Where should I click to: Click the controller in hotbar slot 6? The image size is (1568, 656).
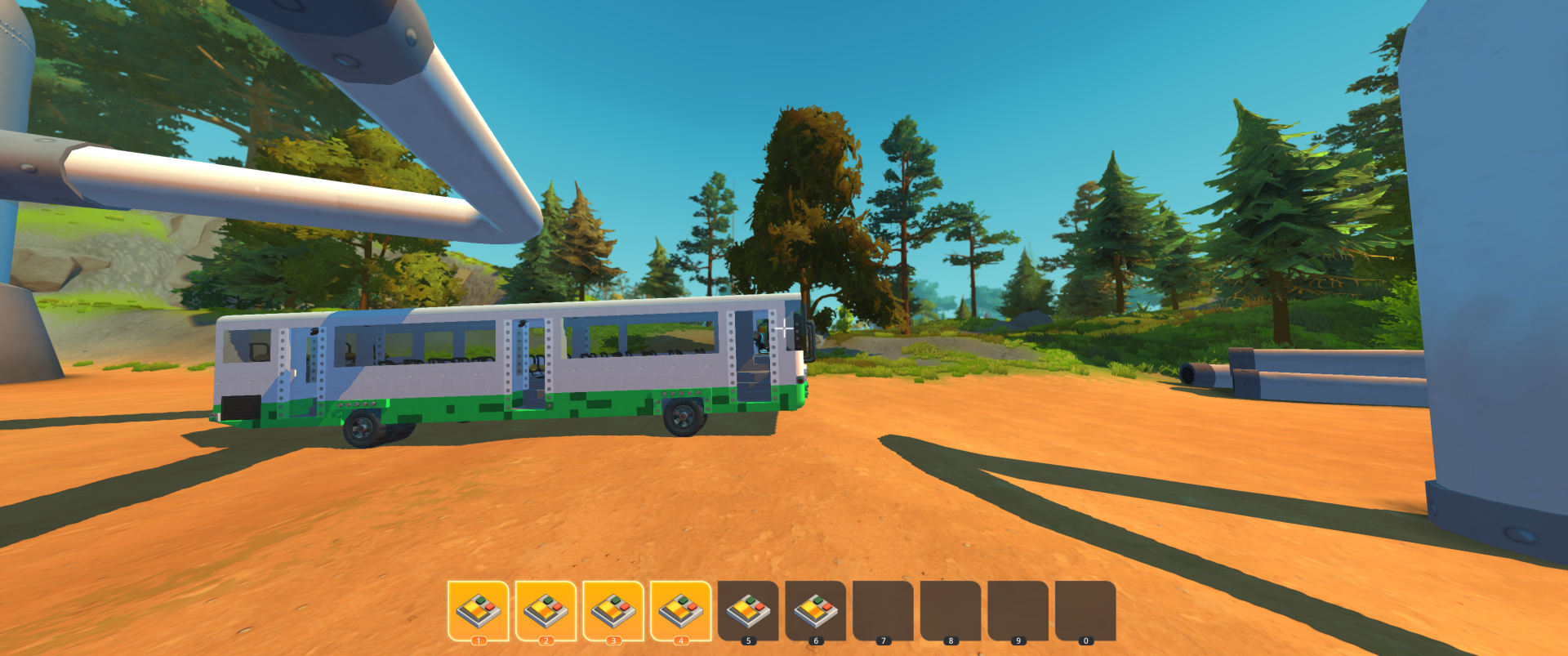(815, 611)
